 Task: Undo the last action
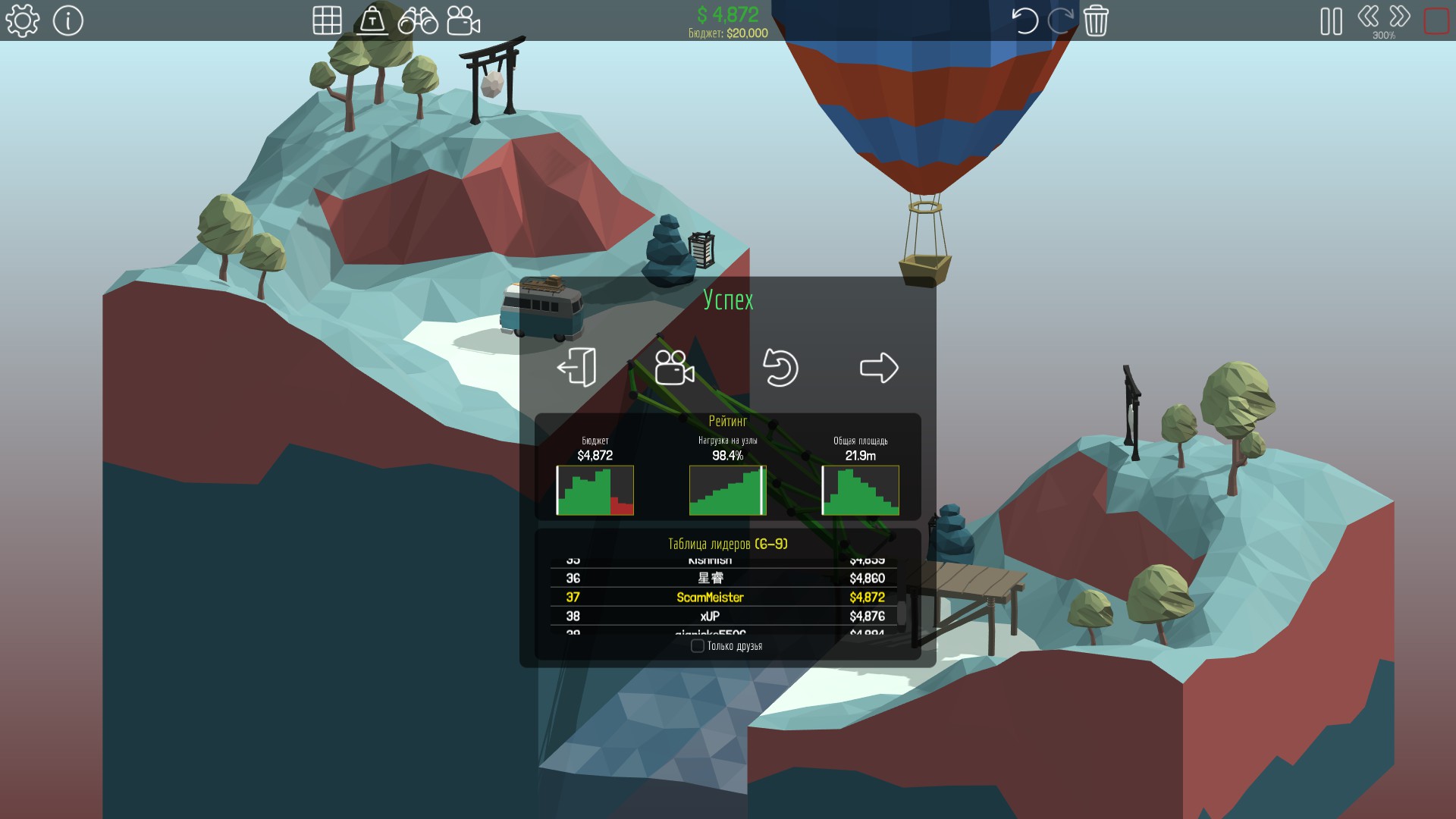pyautogui.click(x=1025, y=20)
